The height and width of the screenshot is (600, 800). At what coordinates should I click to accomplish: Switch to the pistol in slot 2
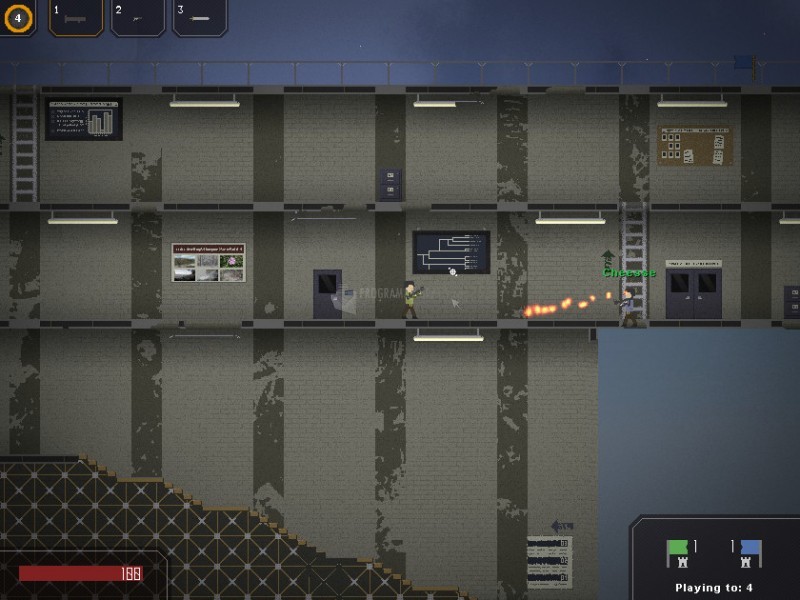[138, 17]
